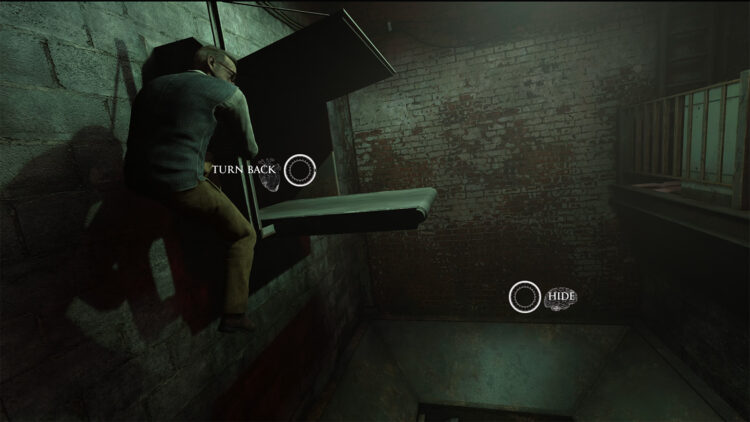The width and height of the screenshot is (750, 422).
Task: Select the Hide choice
Action: coord(525,296)
